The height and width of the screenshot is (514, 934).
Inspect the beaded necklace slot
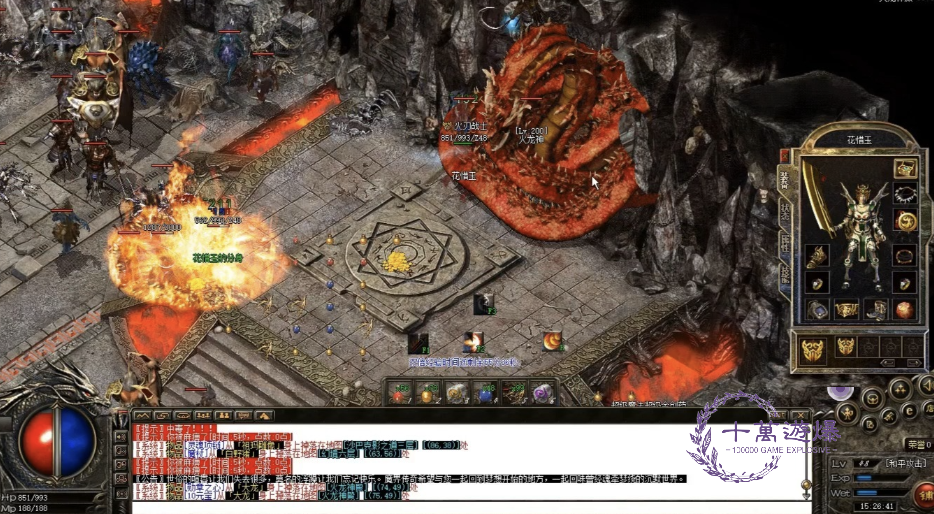pos(905,194)
